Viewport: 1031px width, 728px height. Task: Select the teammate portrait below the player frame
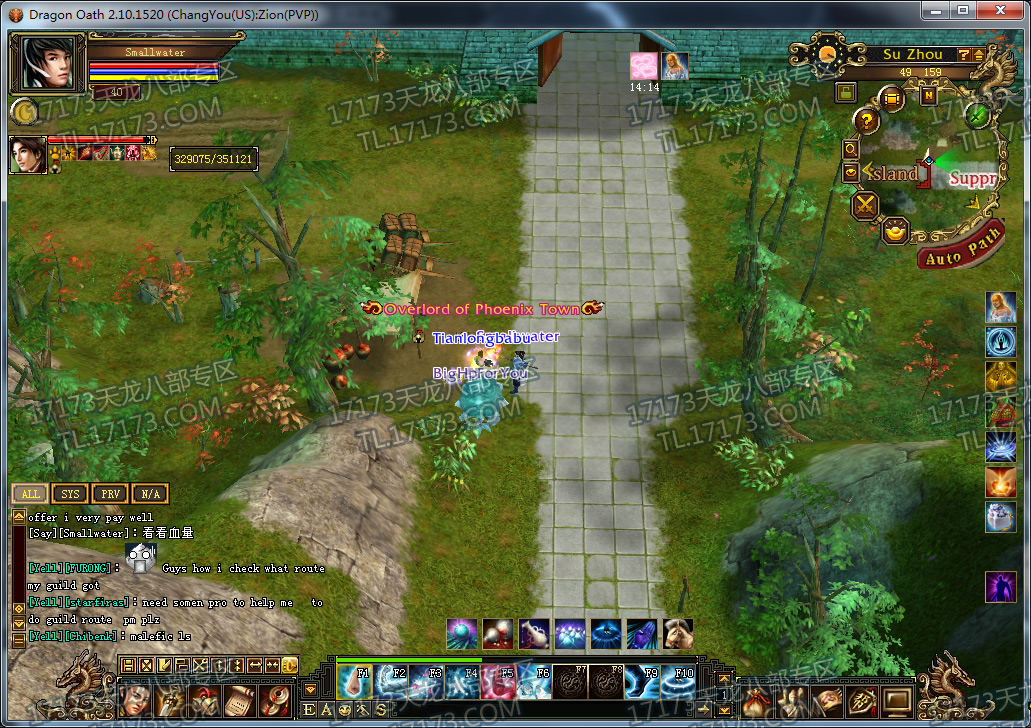click(28, 154)
